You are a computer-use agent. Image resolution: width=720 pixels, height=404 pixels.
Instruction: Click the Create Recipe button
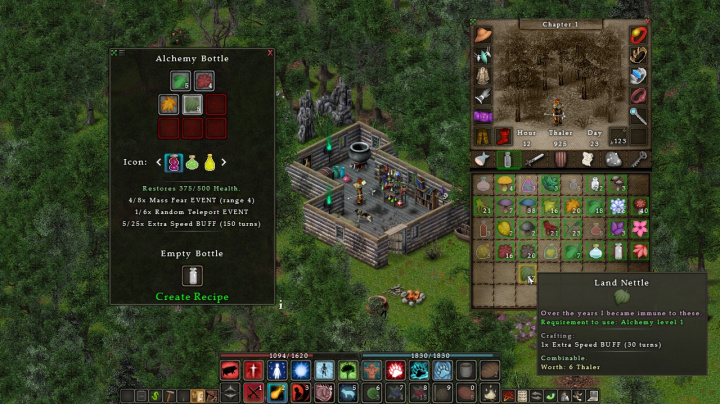point(191,297)
